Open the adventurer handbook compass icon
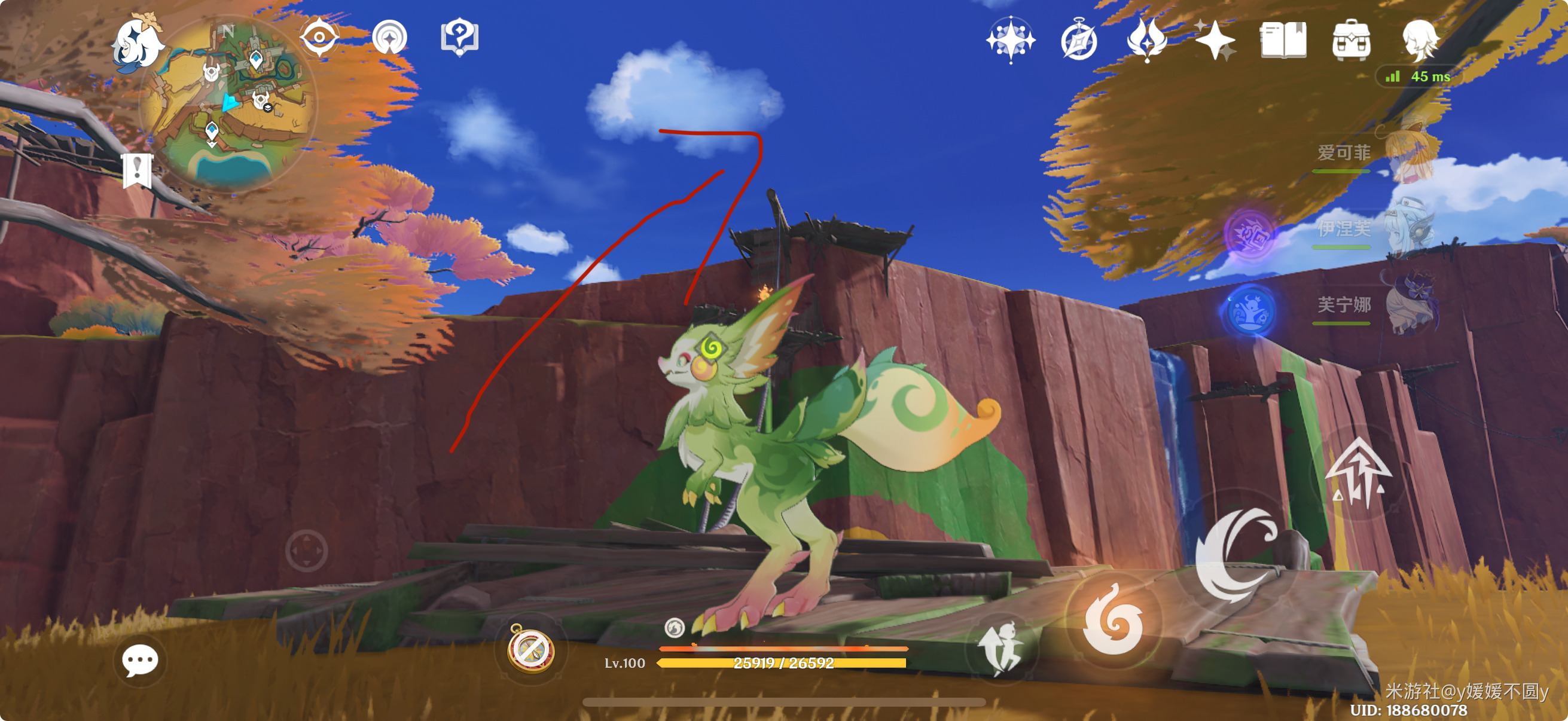This screenshot has width=1568, height=721. pyautogui.click(x=1079, y=40)
